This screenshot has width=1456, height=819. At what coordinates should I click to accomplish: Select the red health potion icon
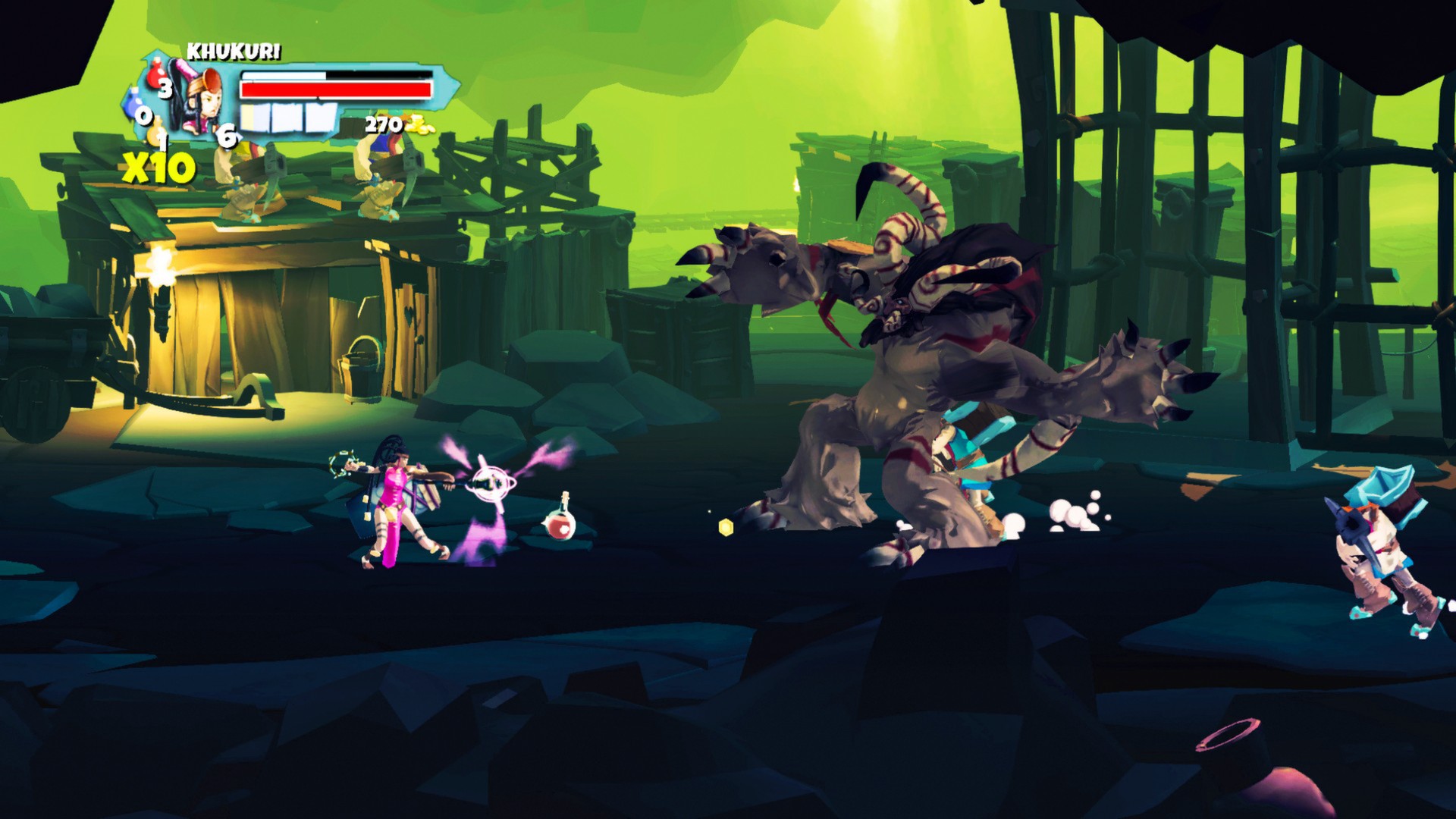point(155,75)
